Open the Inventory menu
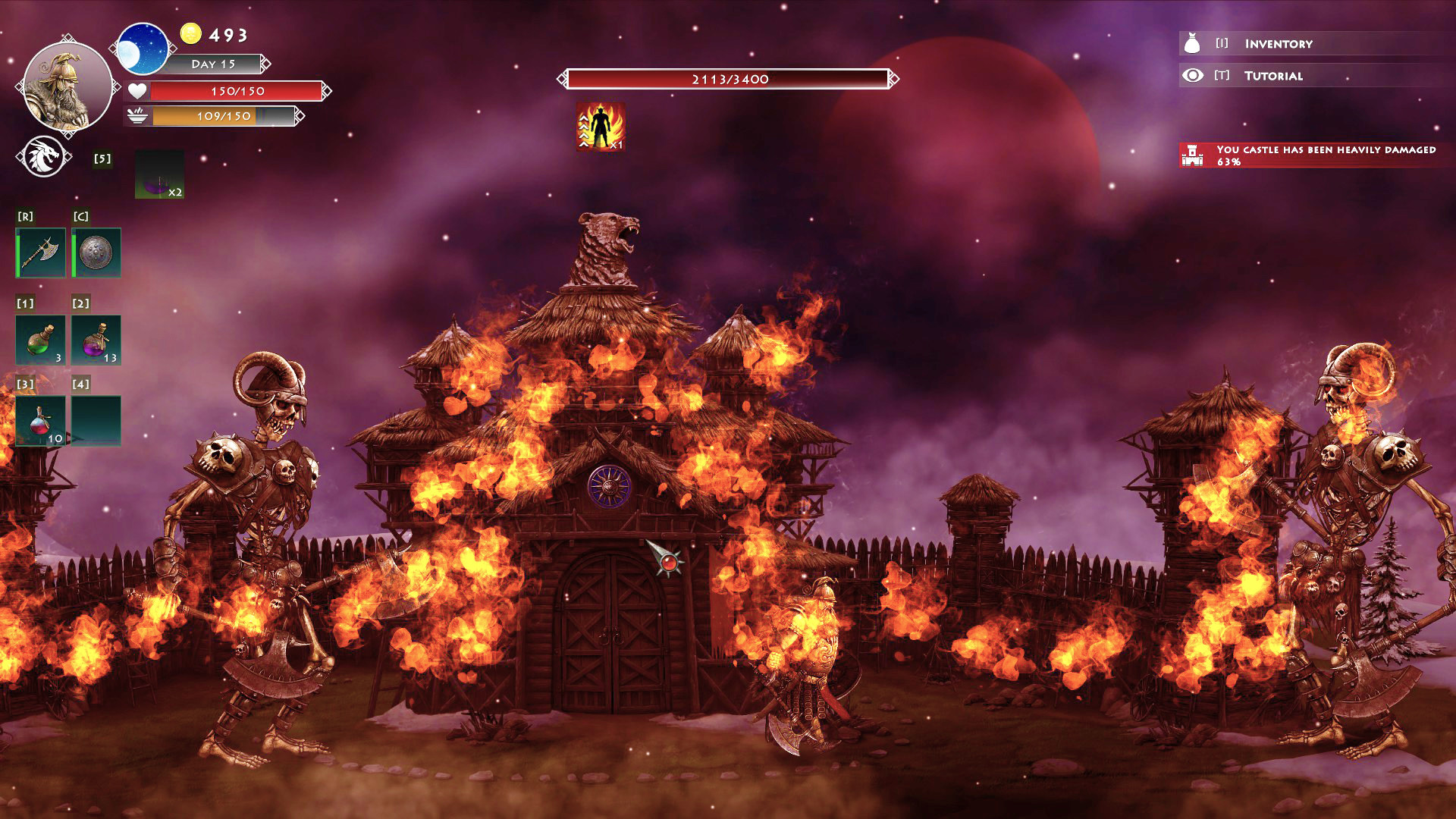This screenshot has height=819, width=1456. coord(1278,44)
